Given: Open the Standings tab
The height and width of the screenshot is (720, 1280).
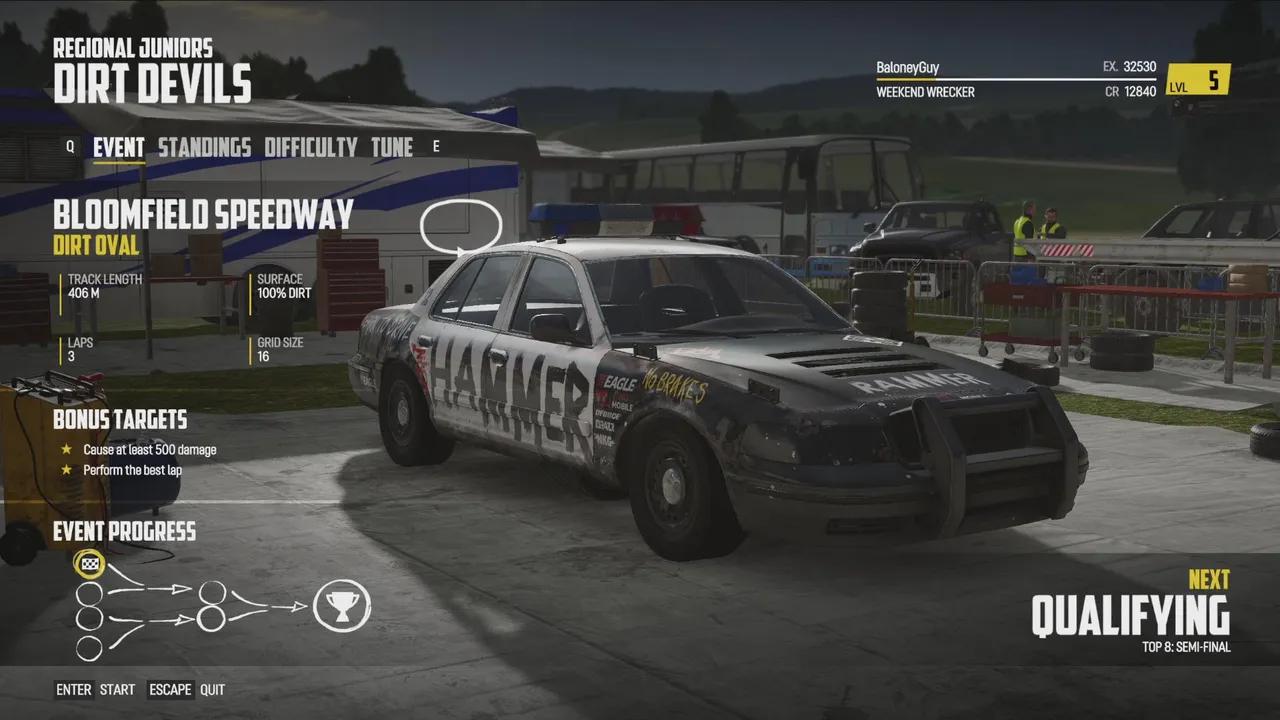Looking at the screenshot, I should click(x=204, y=148).
